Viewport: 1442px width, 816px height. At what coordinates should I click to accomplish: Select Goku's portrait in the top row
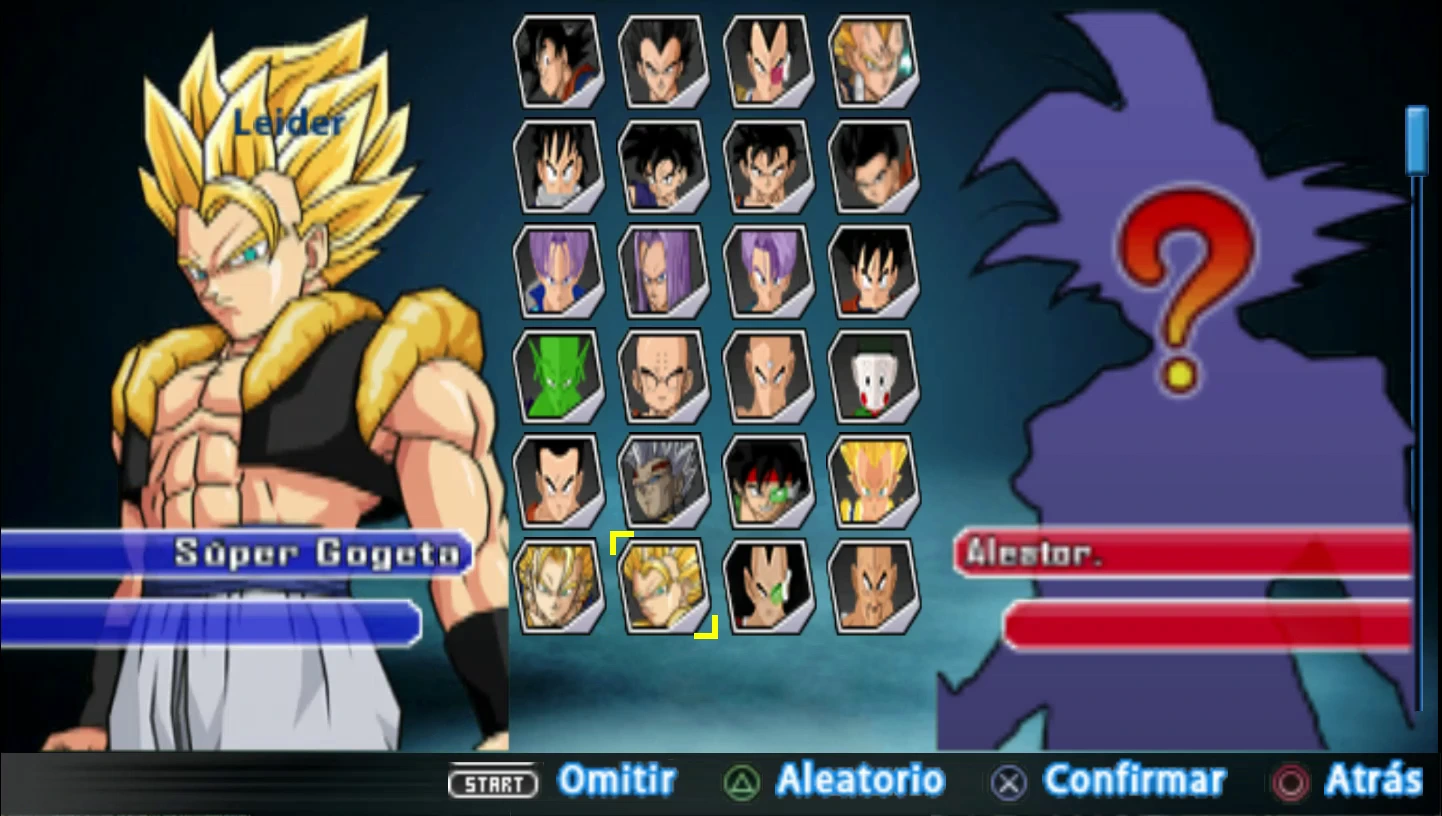tap(559, 62)
